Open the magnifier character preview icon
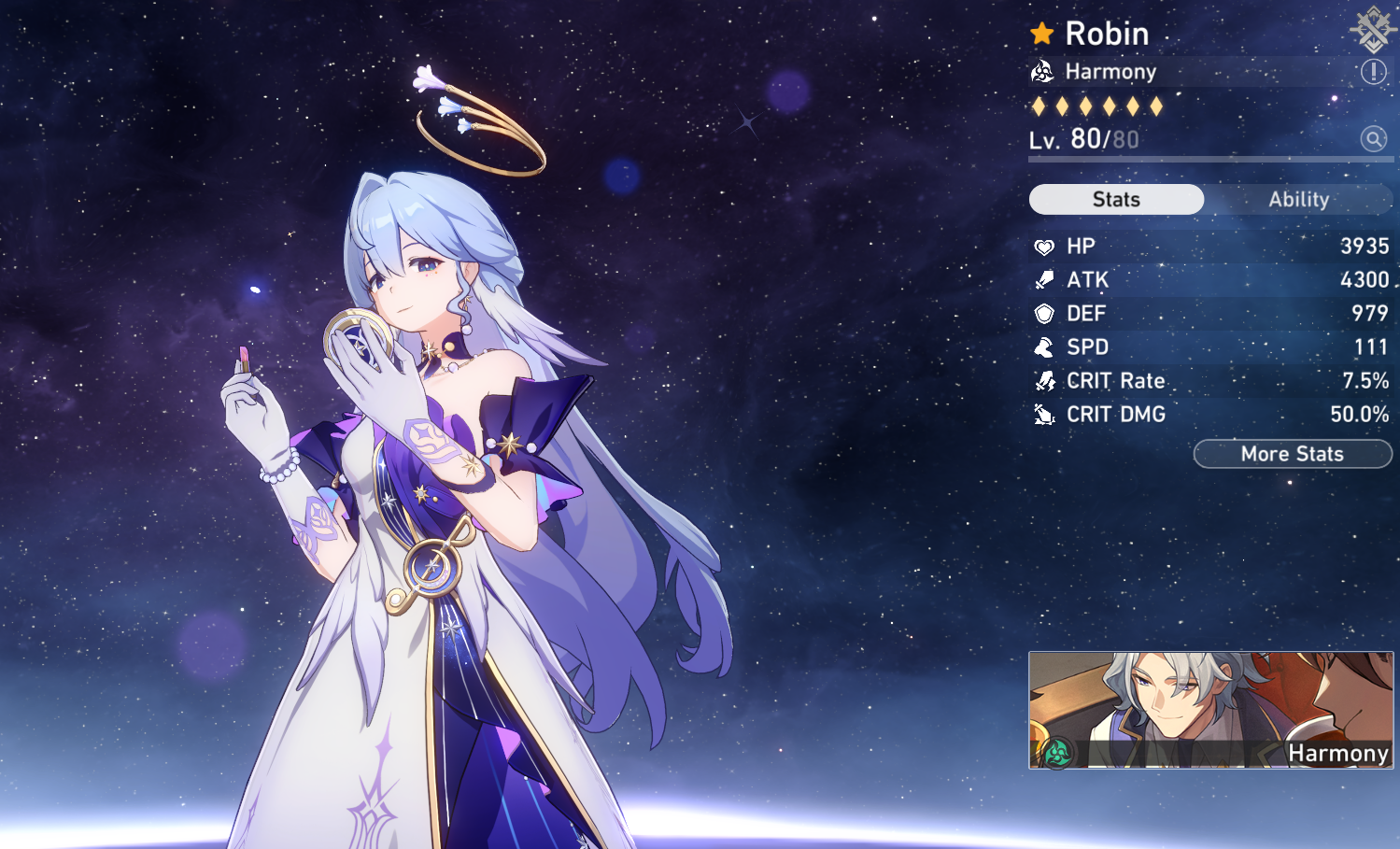 pos(1374,139)
